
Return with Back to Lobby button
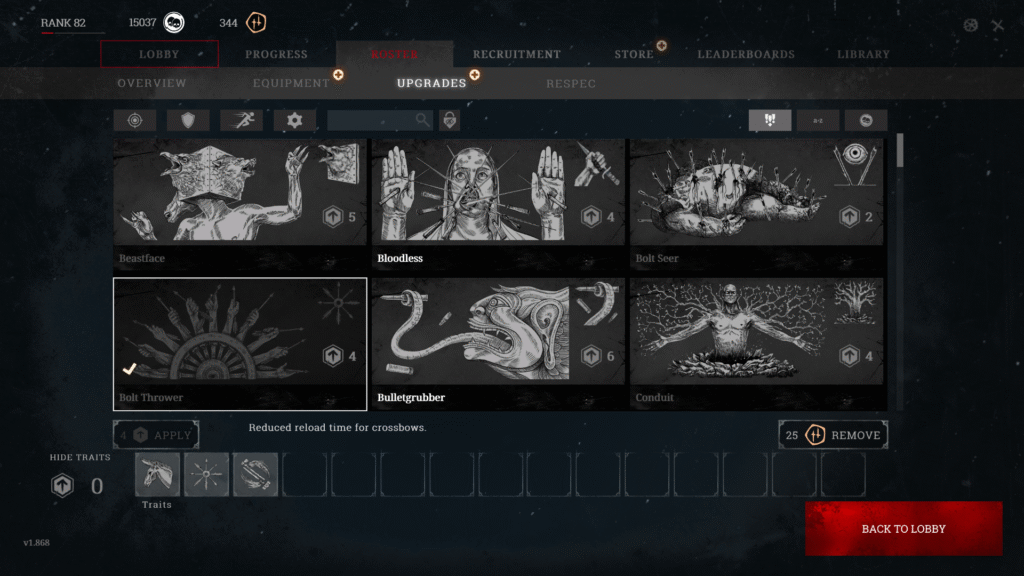tap(903, 528)
